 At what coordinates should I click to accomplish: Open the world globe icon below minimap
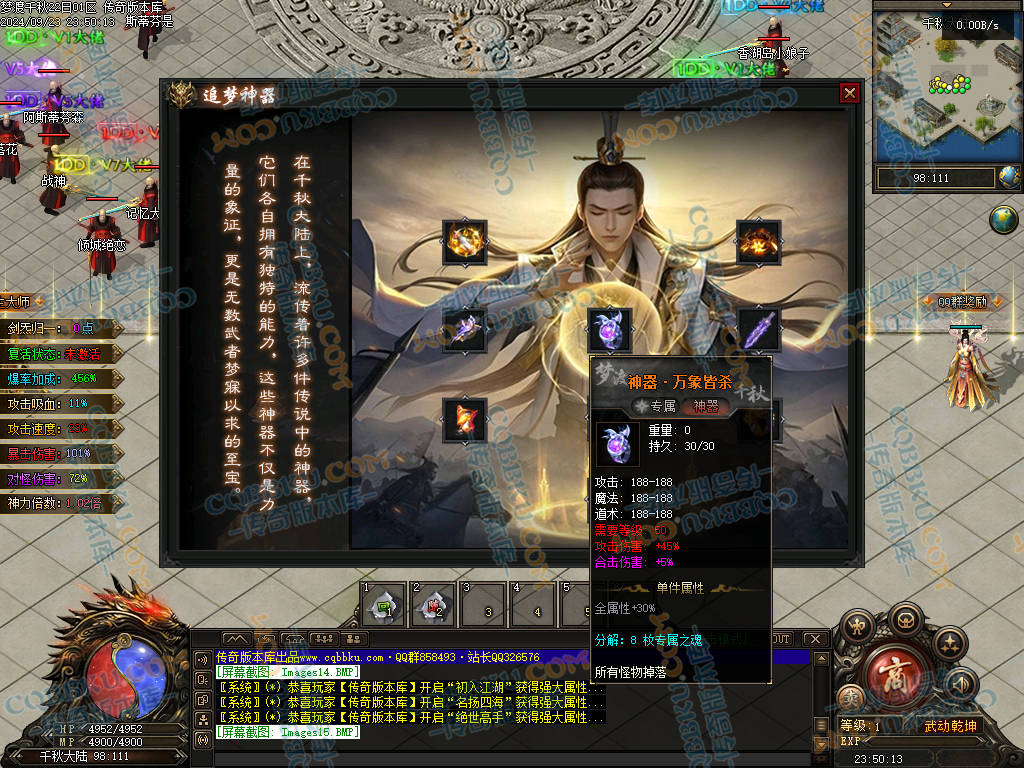1003,219
